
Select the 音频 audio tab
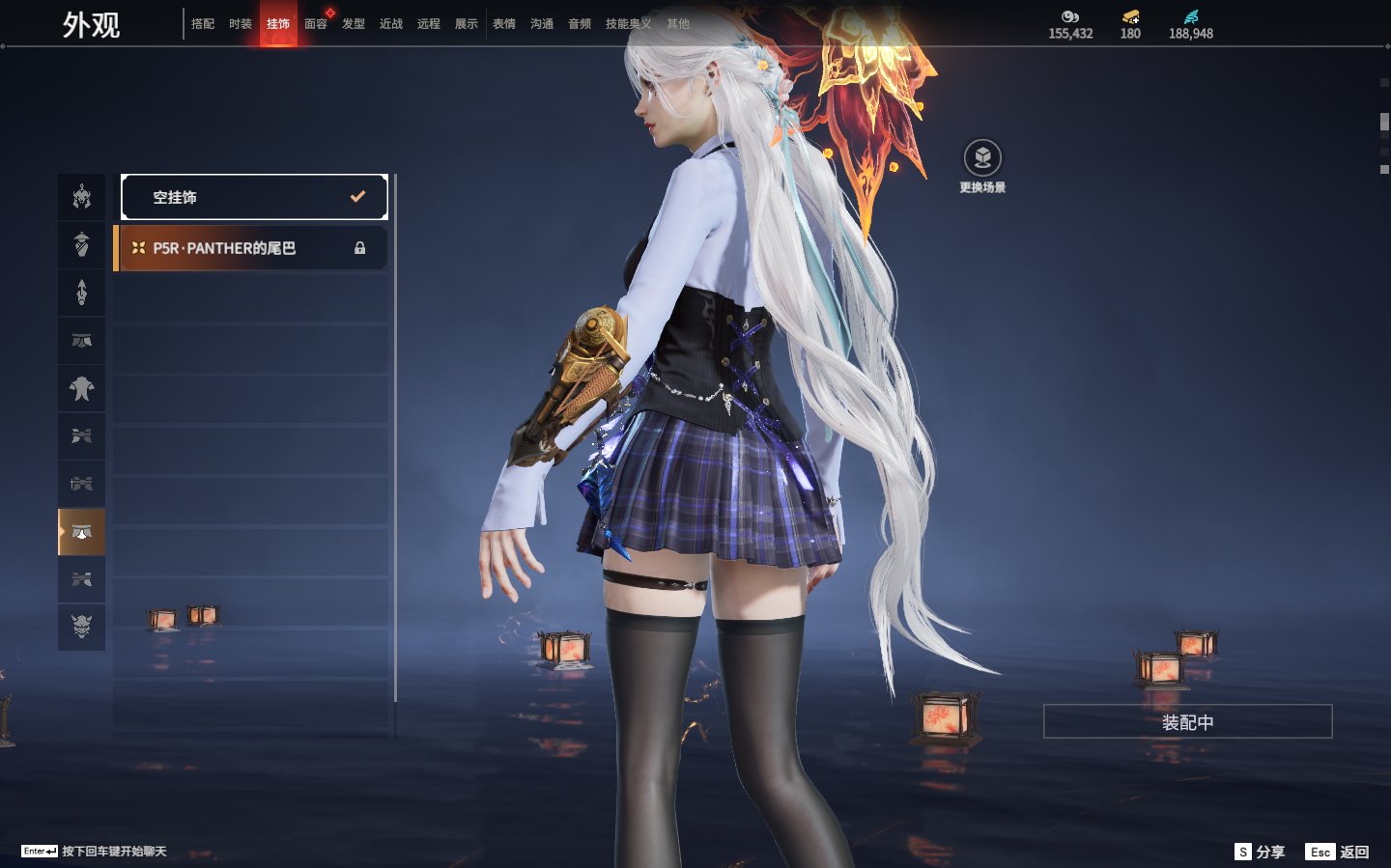click(x=580, y=24)
